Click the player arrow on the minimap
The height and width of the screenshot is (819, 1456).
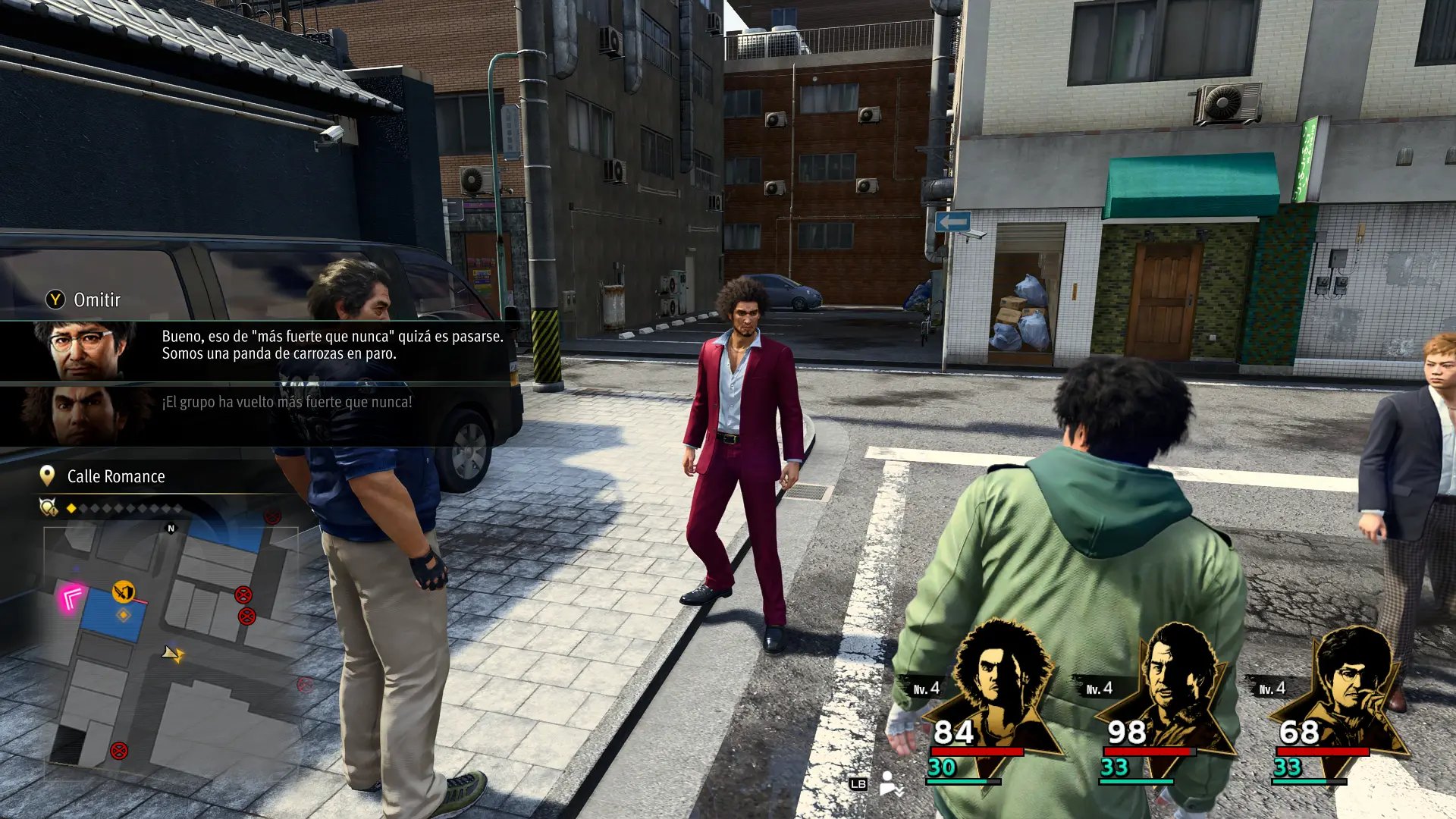pyautogui.click(x=173, y=653)
